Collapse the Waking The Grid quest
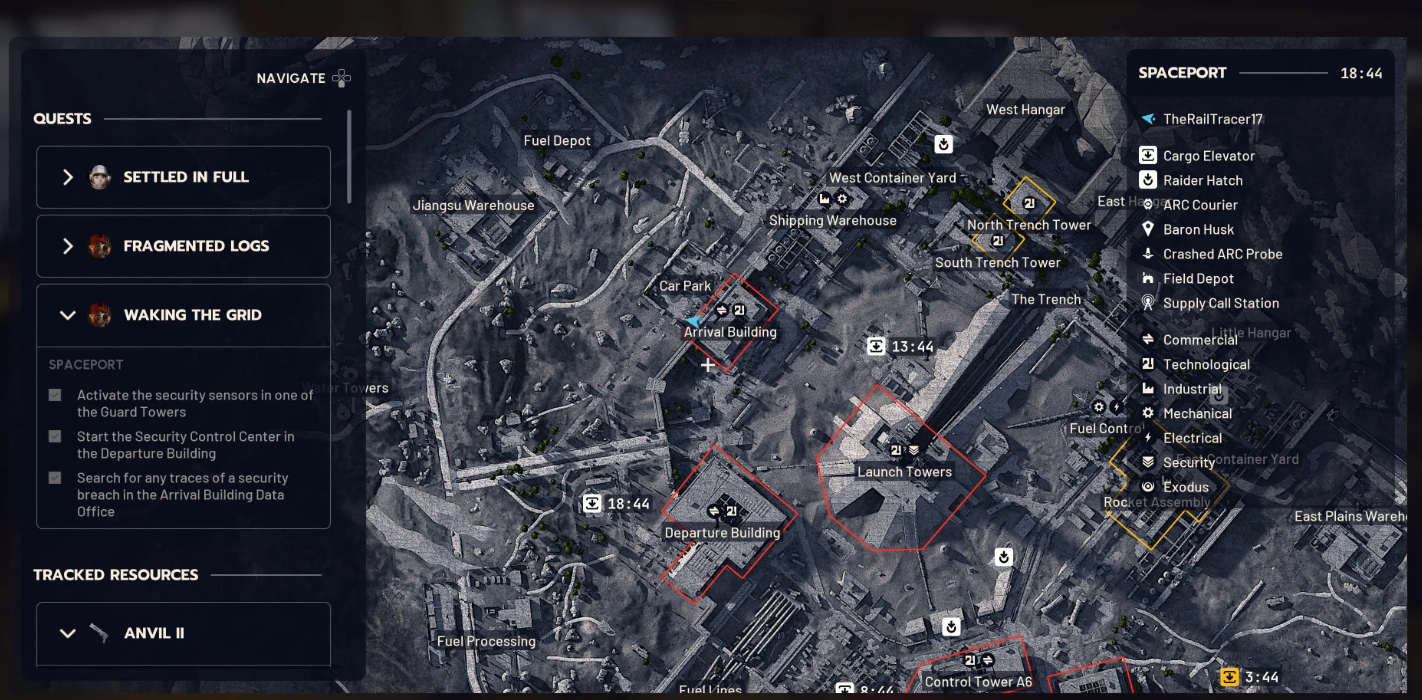The image size is (1422, 700). [x=183, y=315]
